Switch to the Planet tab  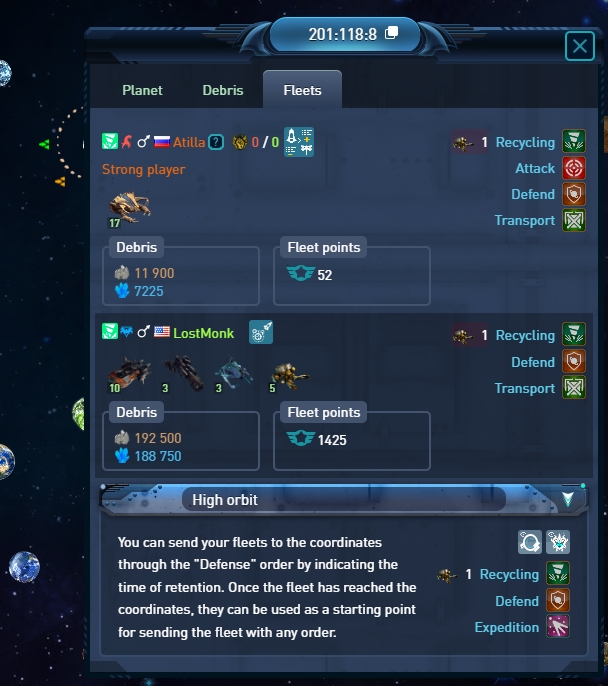coord(142,90)
